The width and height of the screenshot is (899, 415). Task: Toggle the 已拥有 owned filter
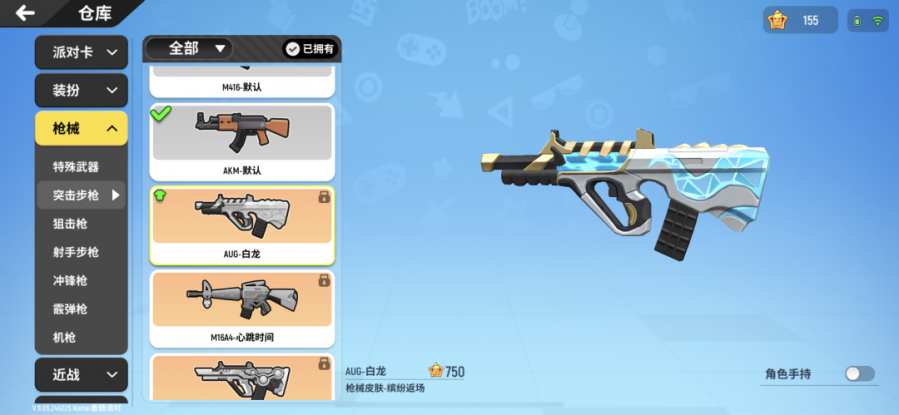[308, 48]
